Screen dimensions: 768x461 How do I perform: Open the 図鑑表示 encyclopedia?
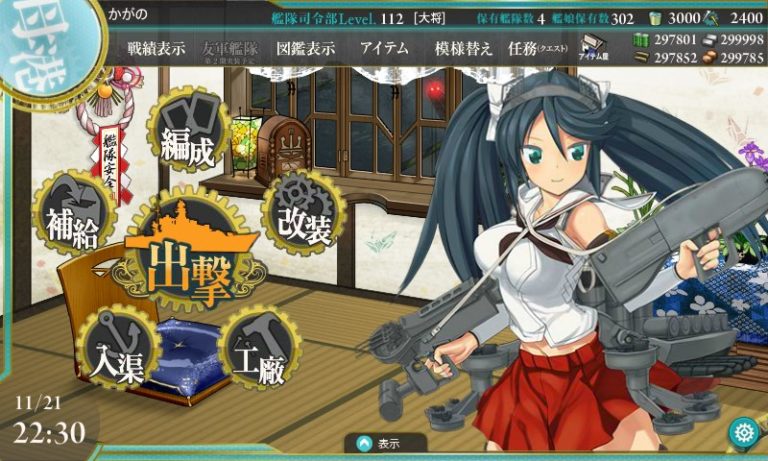click(x=305, y=49)
